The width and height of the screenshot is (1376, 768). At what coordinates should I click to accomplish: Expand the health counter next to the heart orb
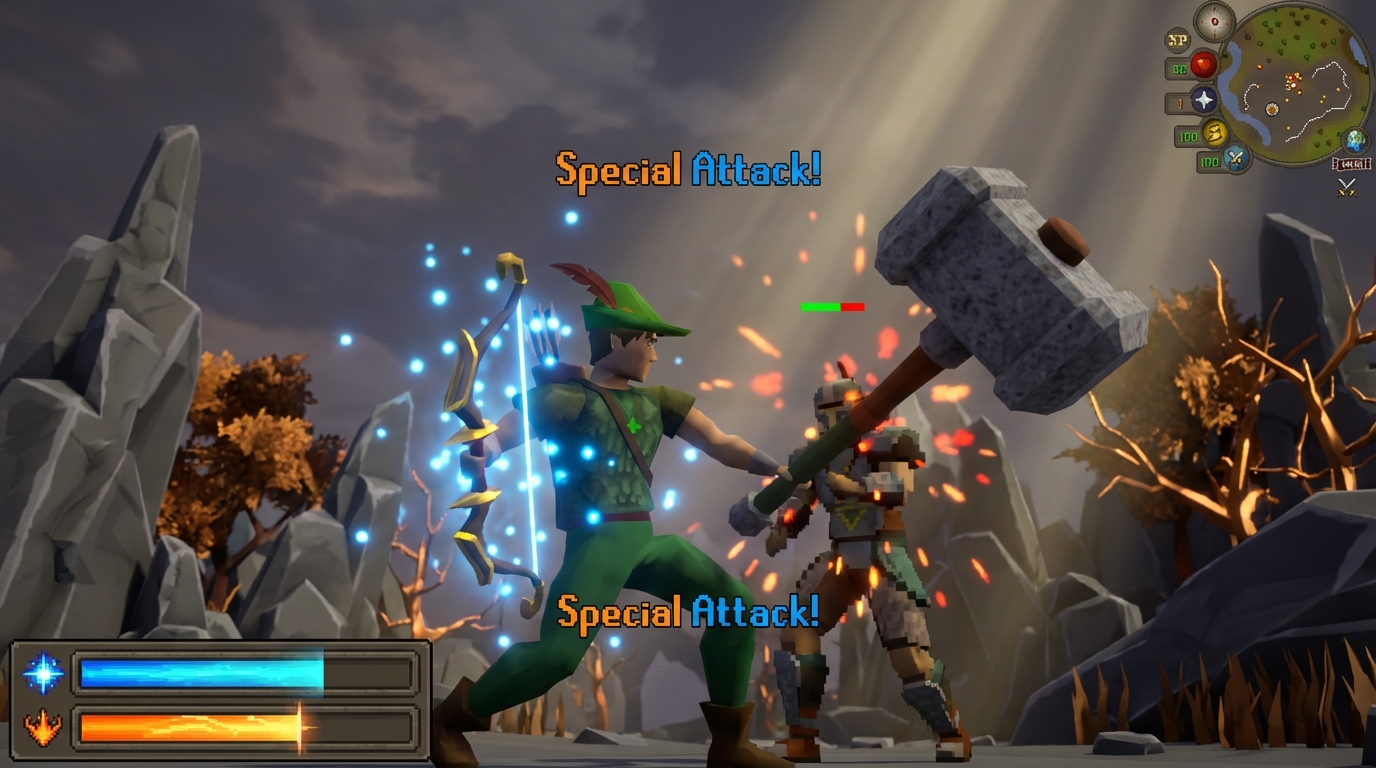coord(1180,66)
